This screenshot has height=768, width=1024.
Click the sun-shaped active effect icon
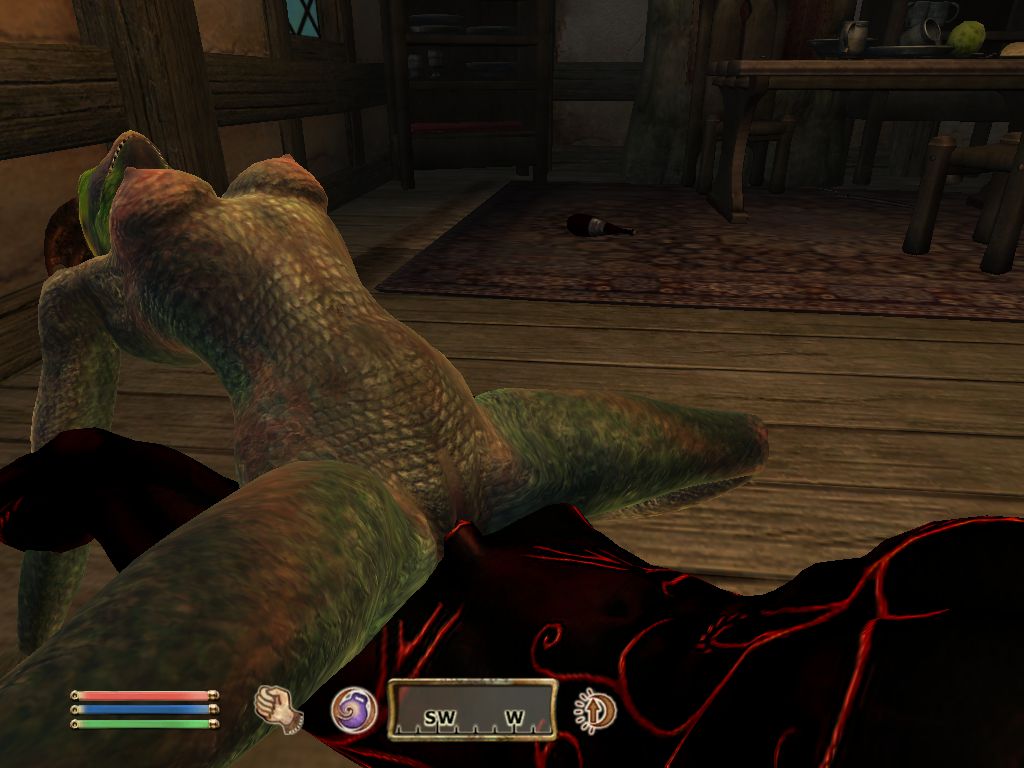point(595,712)
